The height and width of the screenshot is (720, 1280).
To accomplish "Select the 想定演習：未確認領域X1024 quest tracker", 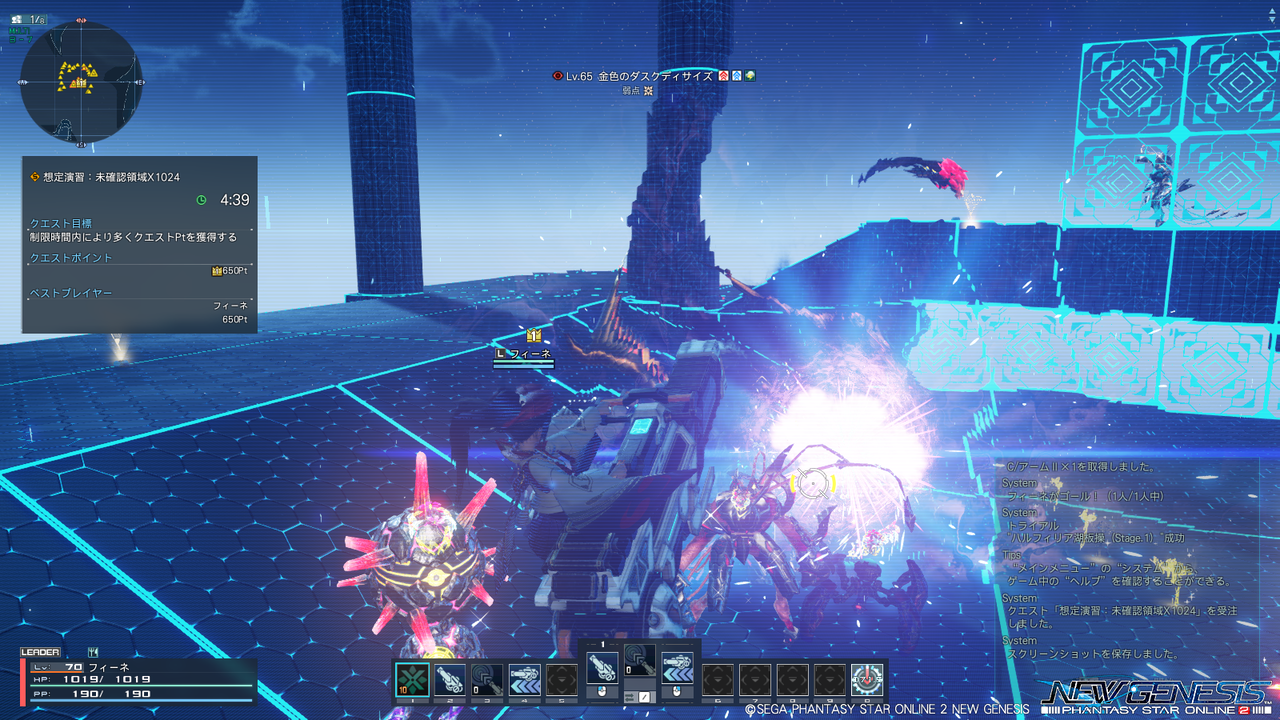I will pyautogui.click(x=139, y=244).
